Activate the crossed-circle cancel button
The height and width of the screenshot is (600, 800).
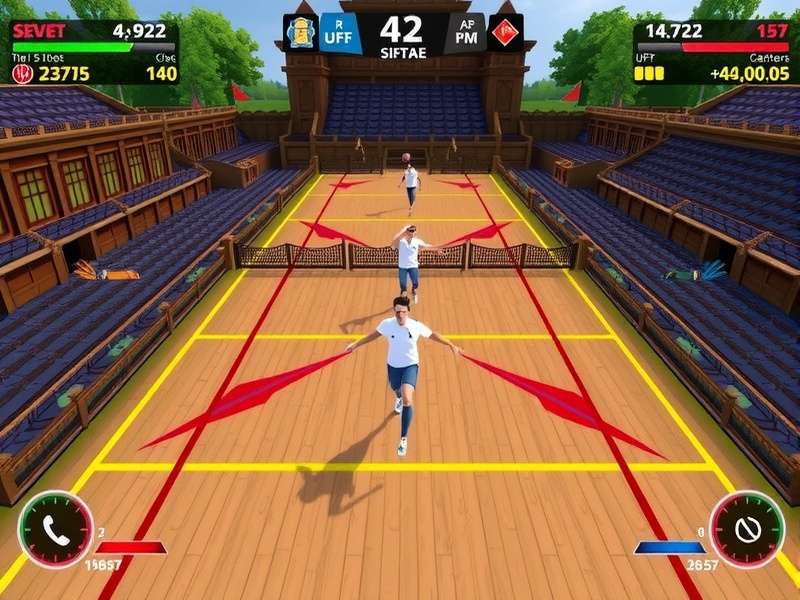pyautogui.click(x=746, y=529)
